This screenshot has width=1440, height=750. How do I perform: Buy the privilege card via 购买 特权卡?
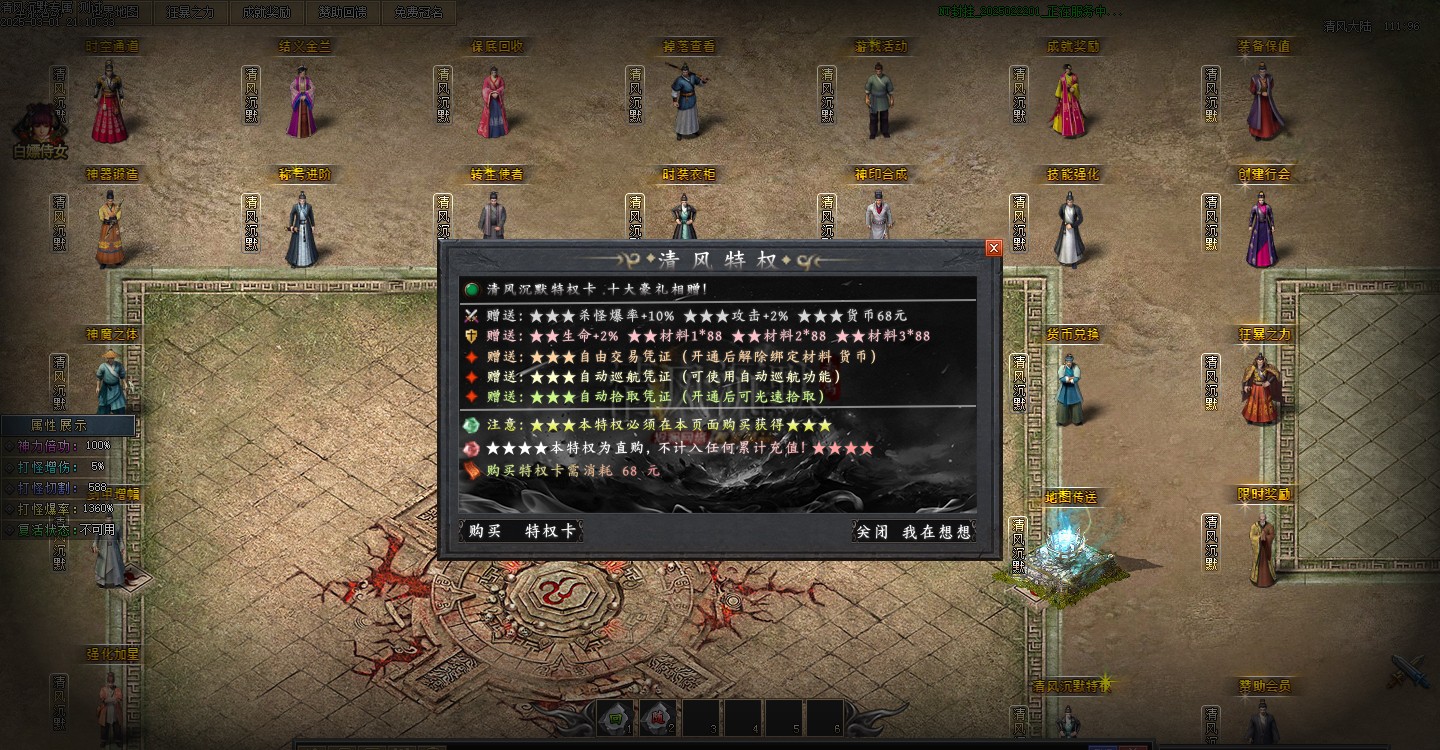tap(521, 531)
